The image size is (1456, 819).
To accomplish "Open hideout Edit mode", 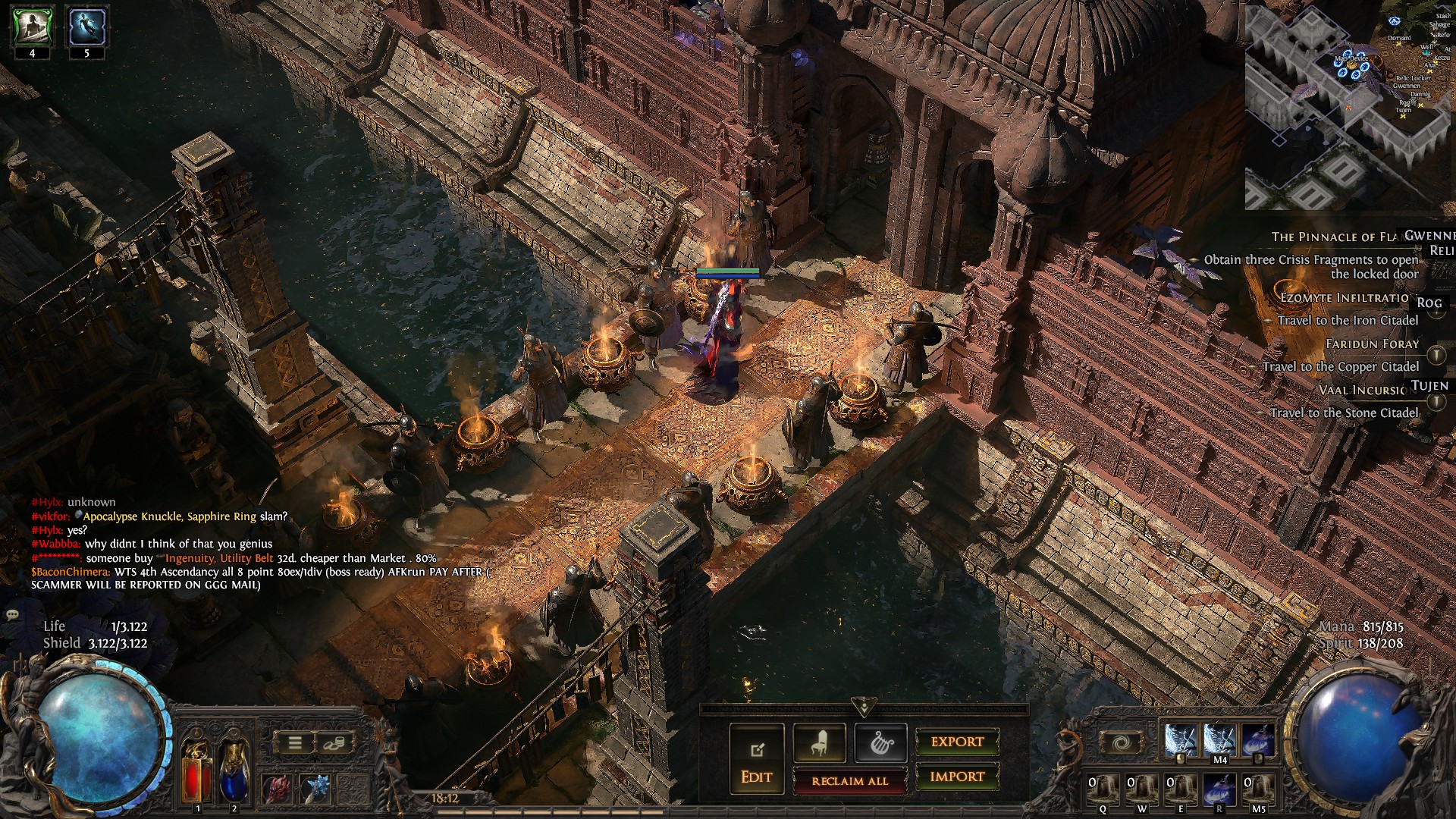I will (756, 758).
